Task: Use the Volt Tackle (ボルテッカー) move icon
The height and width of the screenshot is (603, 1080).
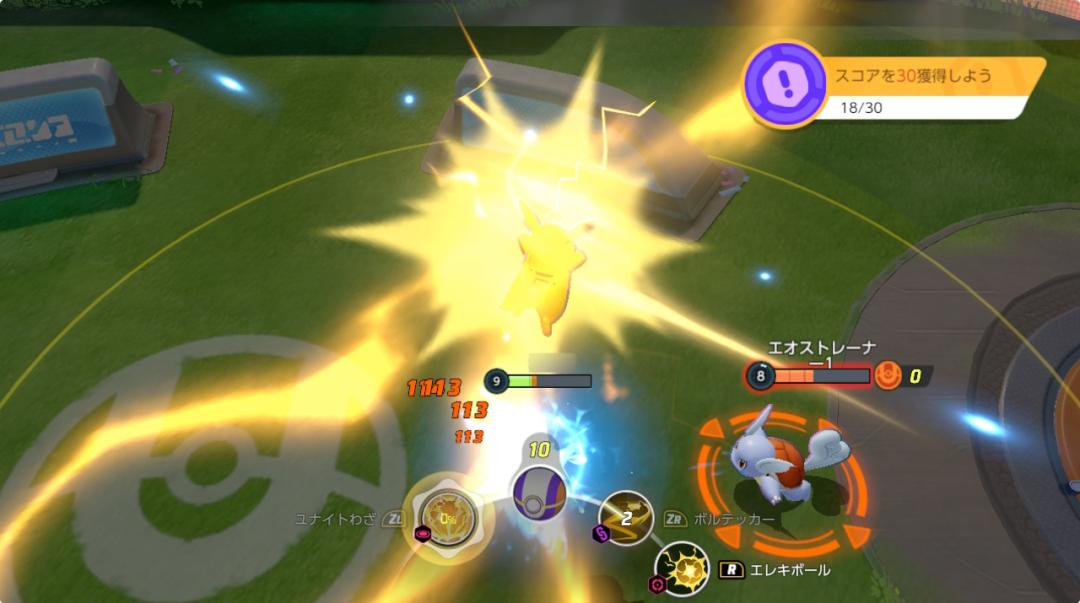Action: 626,518
